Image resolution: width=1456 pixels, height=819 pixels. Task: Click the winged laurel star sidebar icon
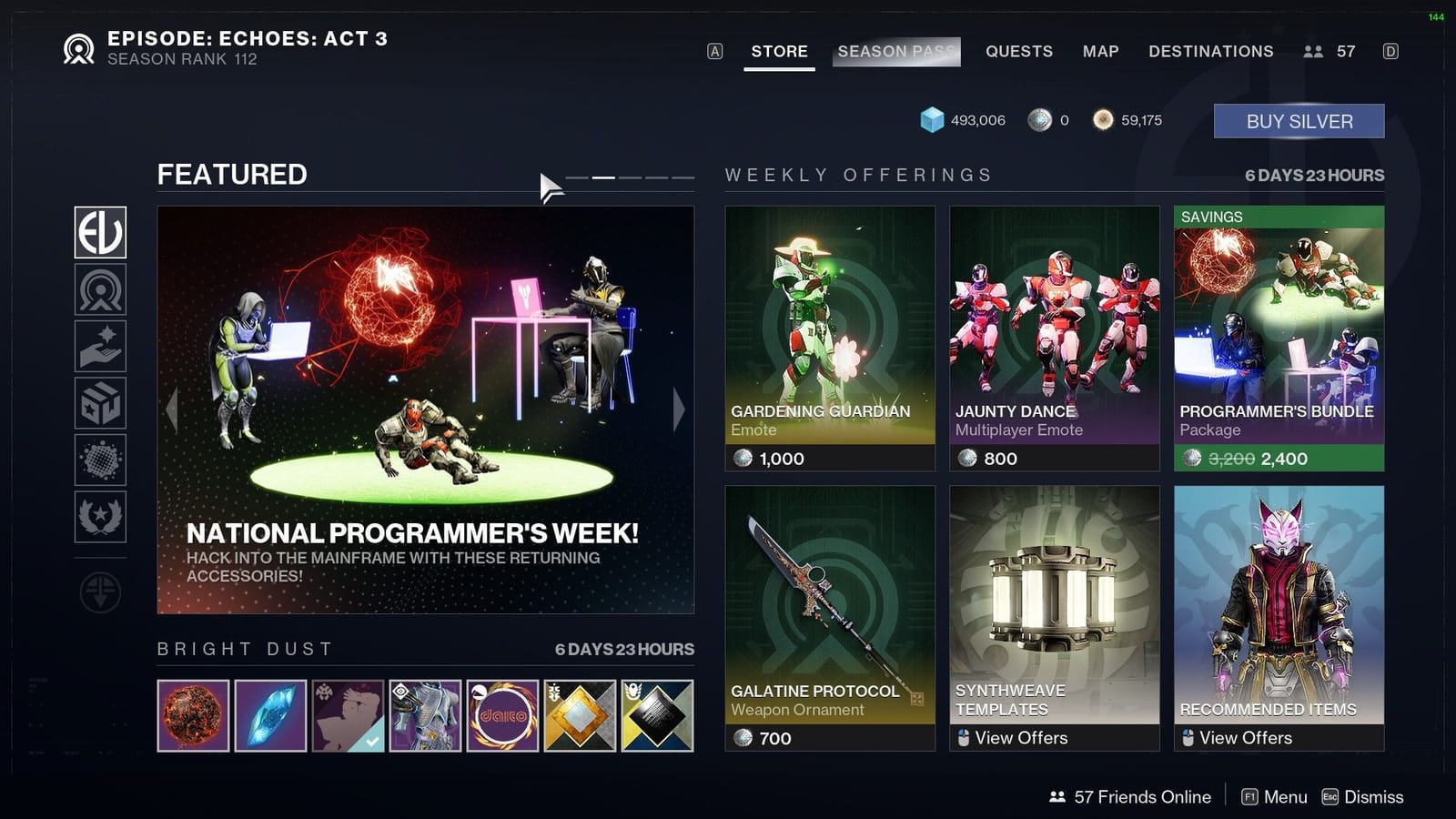pos(100,519)
